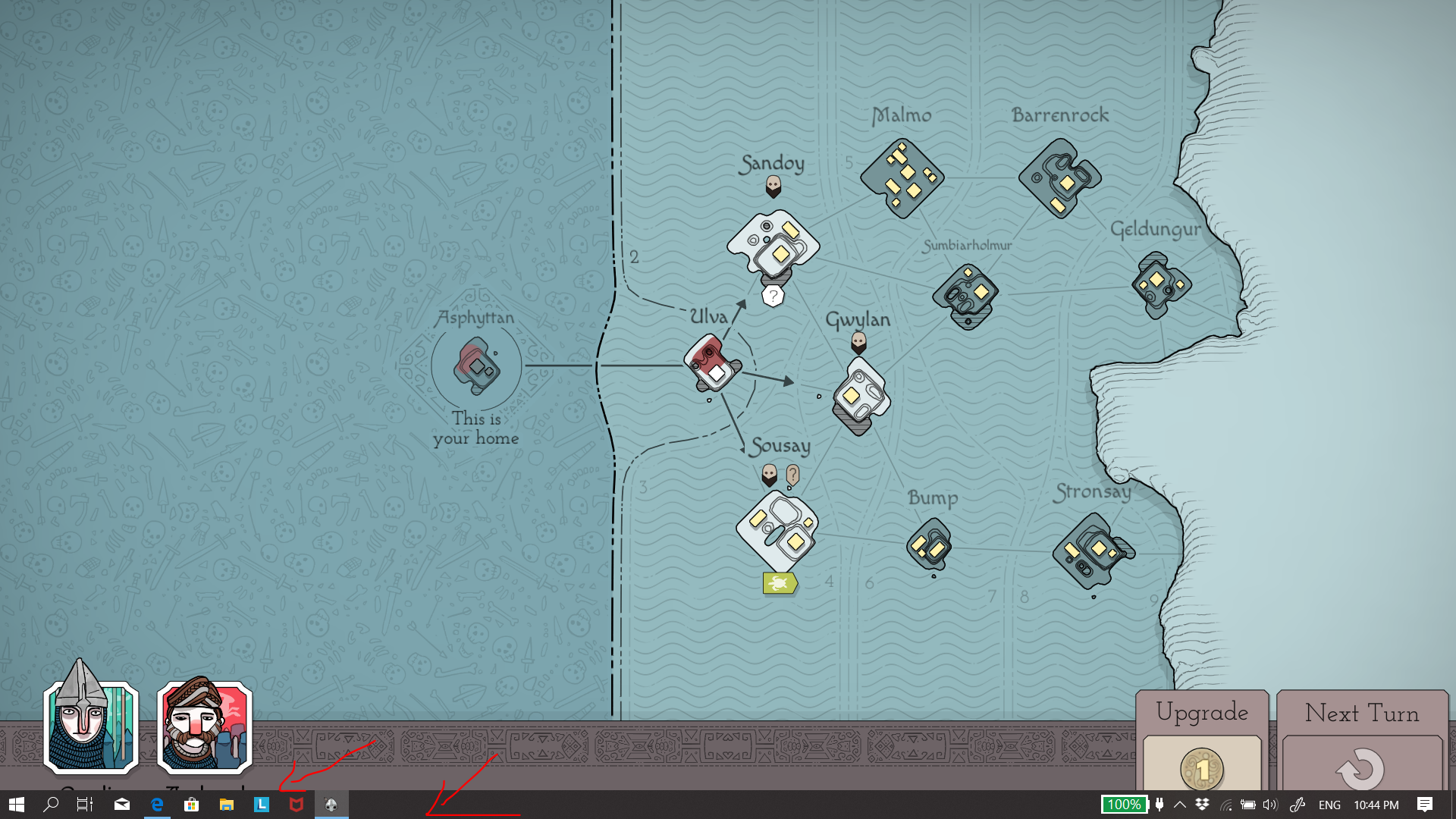
Task: Click the volume speaker in system tray
Action: [1269, 805]
